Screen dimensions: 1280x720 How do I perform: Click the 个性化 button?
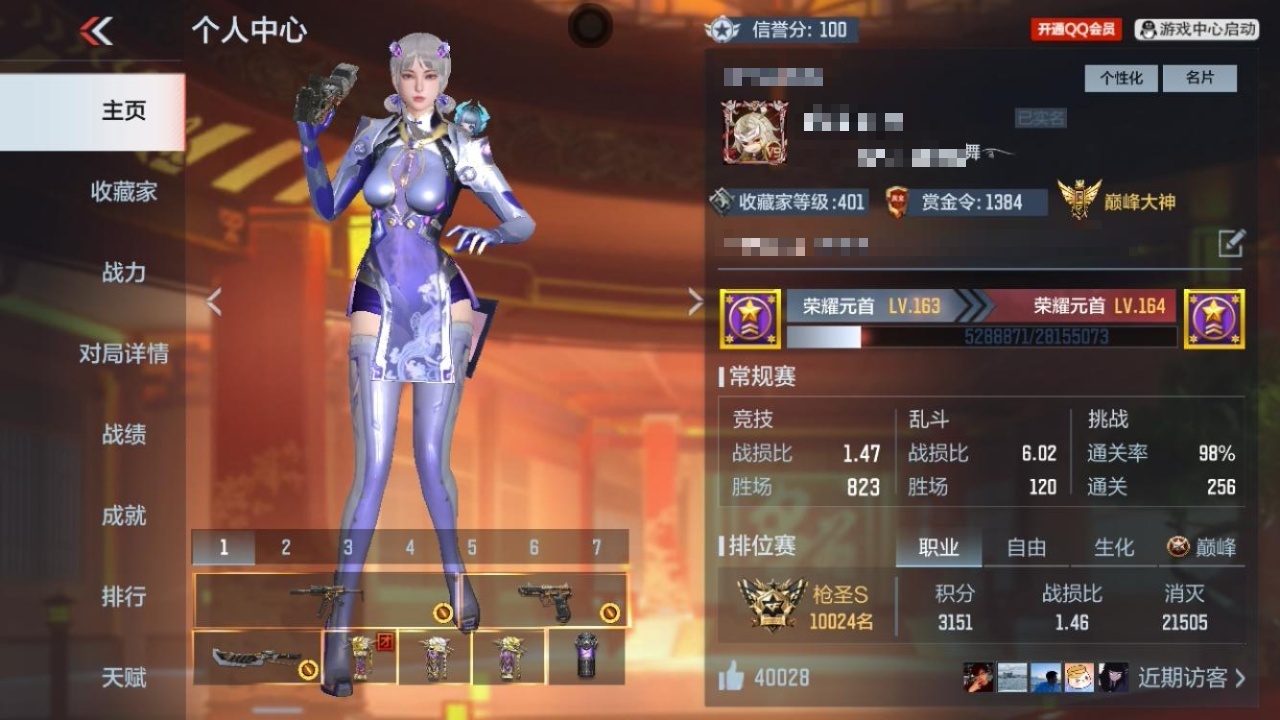coord(1121,78)
